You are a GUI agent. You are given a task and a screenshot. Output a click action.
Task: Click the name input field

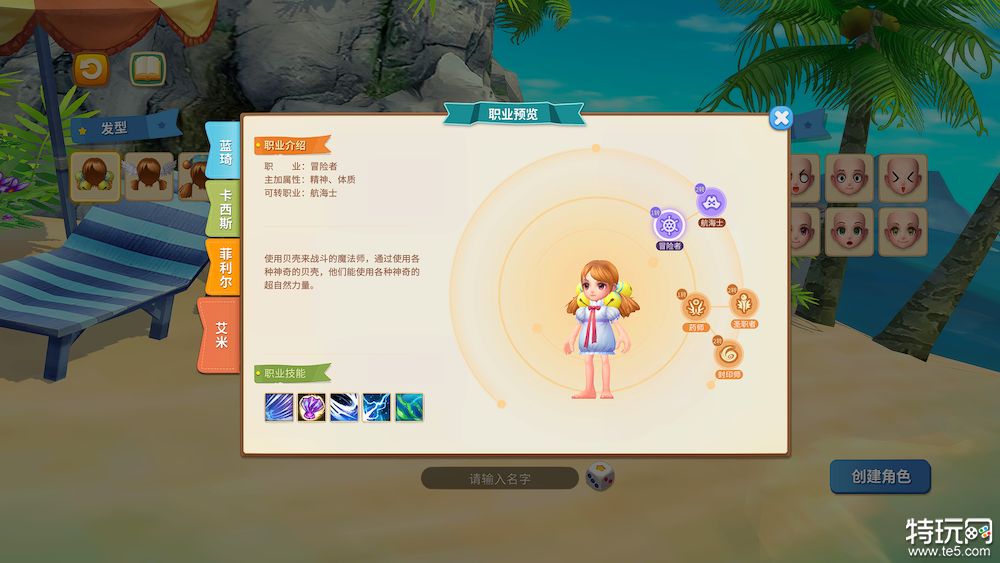coord(499,479)
